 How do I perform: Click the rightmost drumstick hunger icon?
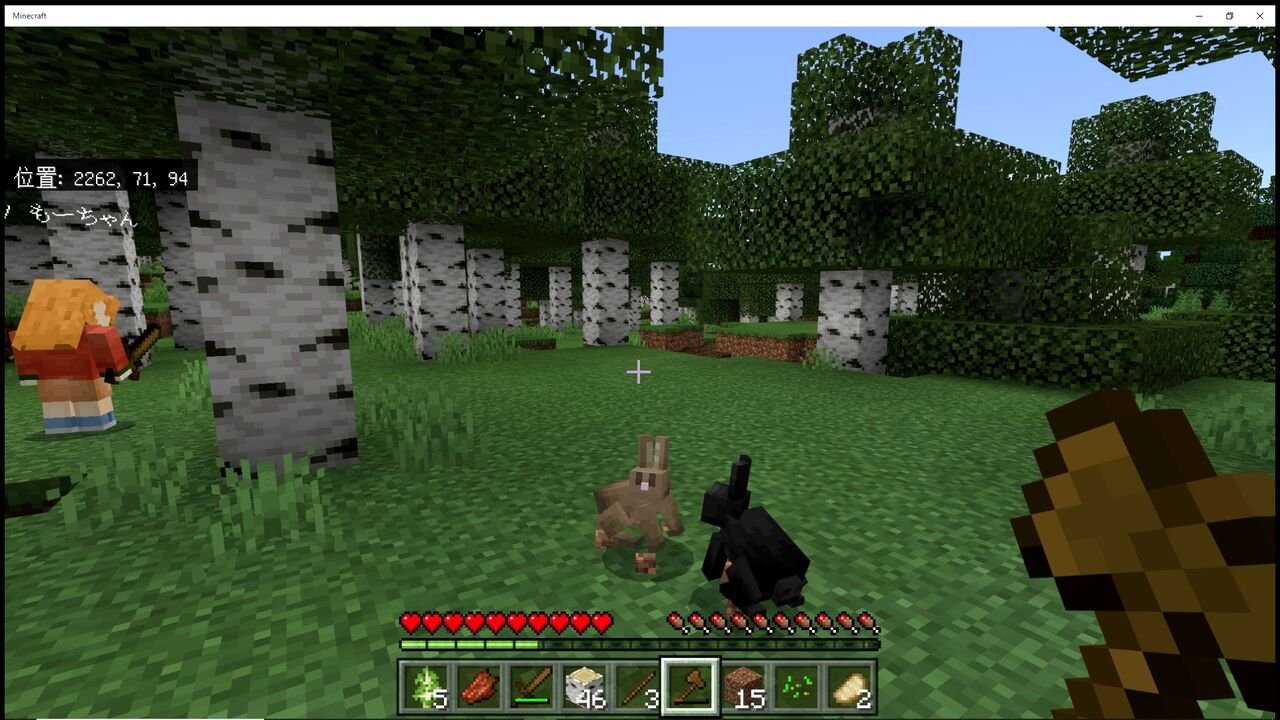point(869,621)
